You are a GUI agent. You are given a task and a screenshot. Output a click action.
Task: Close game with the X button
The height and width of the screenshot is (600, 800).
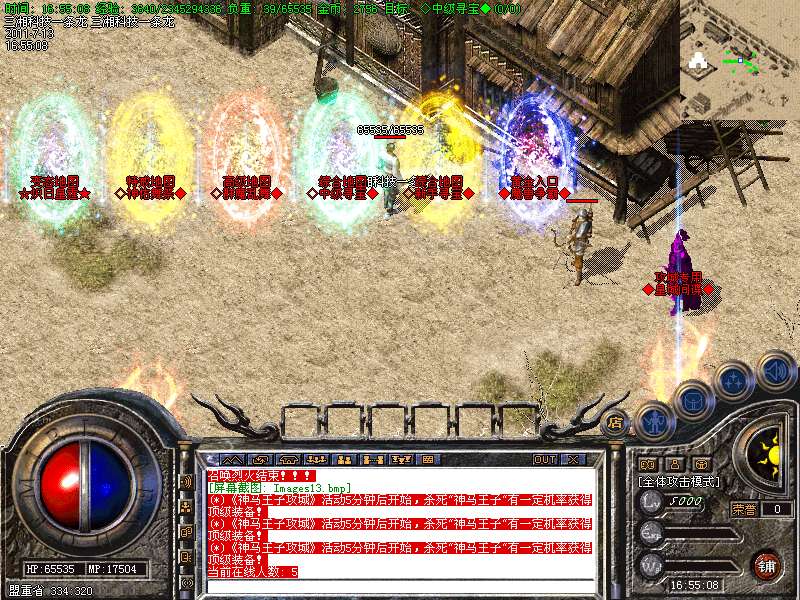[573, 459]
